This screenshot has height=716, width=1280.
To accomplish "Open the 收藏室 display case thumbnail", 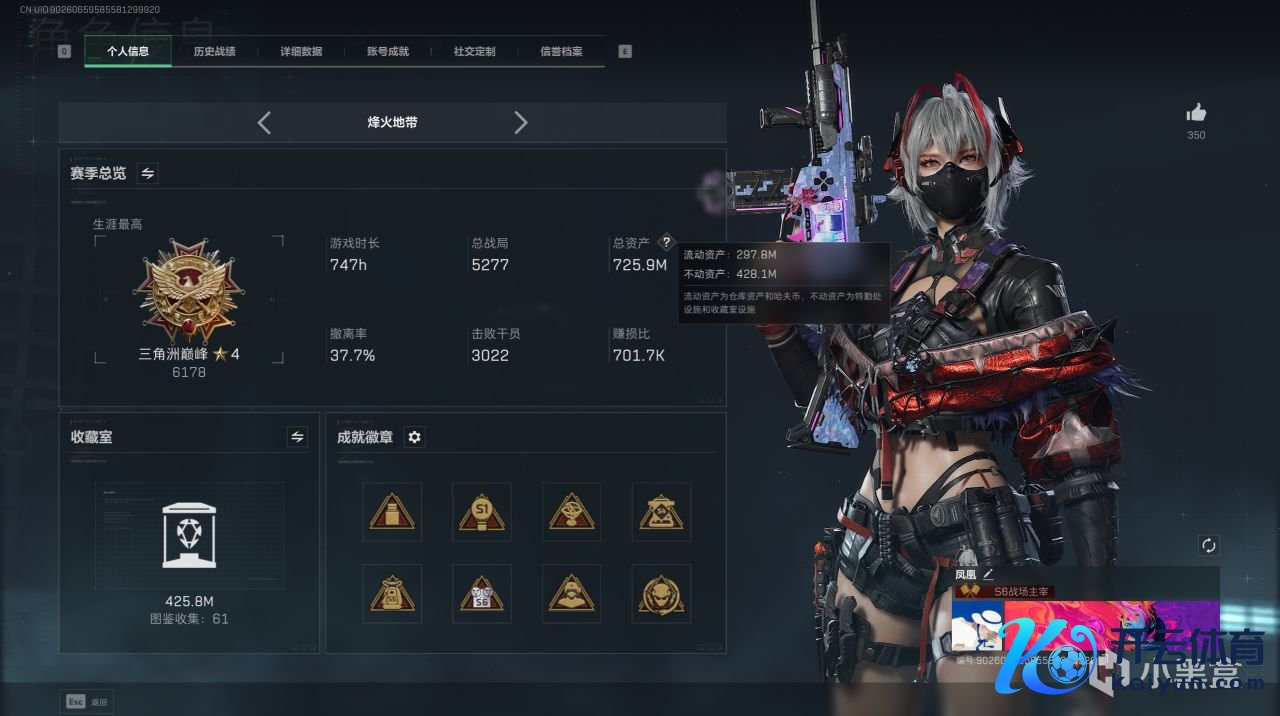I will click(189, 535).
